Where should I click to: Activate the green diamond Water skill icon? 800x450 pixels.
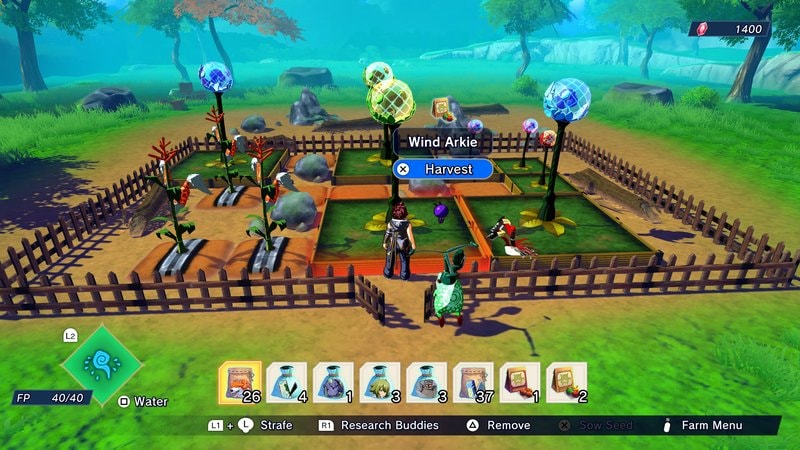pyautogui.click(x=101, y=362)
